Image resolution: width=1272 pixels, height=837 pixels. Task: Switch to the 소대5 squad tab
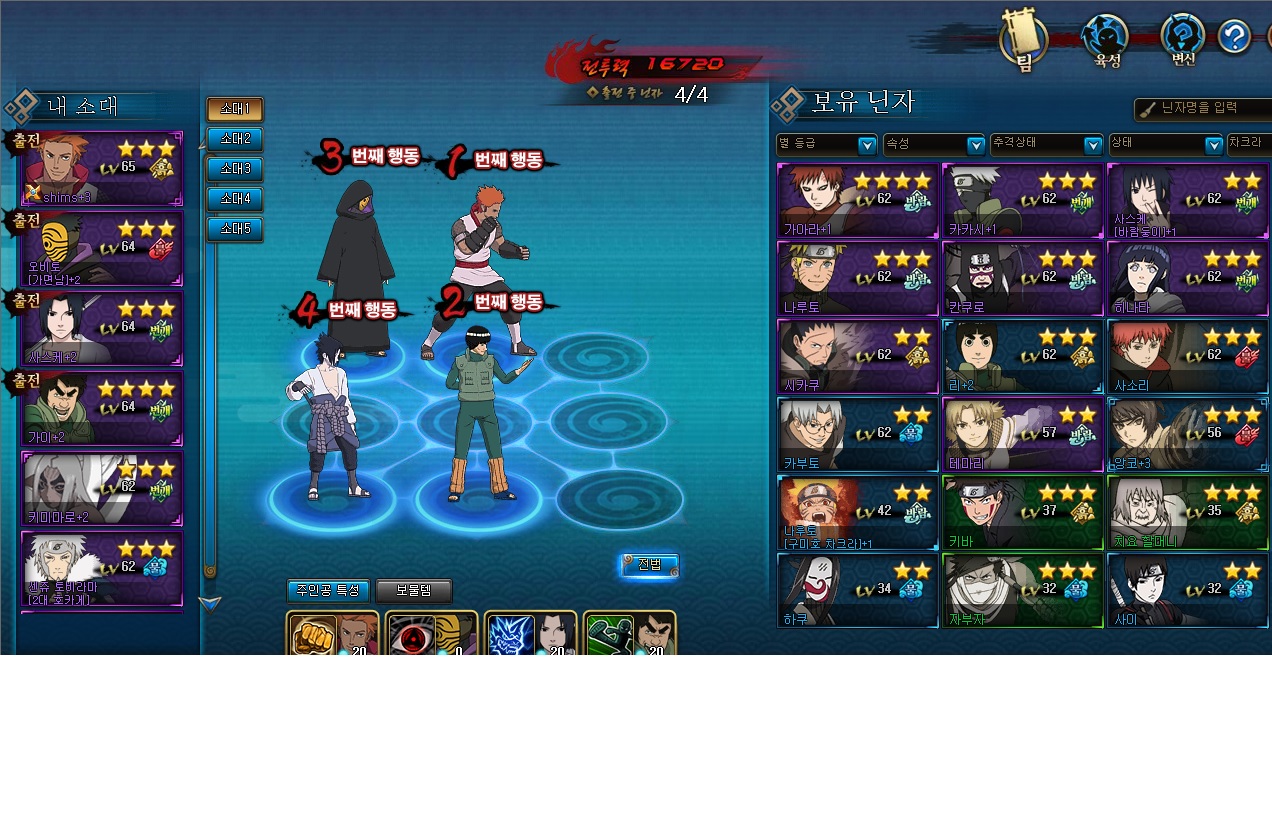click(235, 230)
